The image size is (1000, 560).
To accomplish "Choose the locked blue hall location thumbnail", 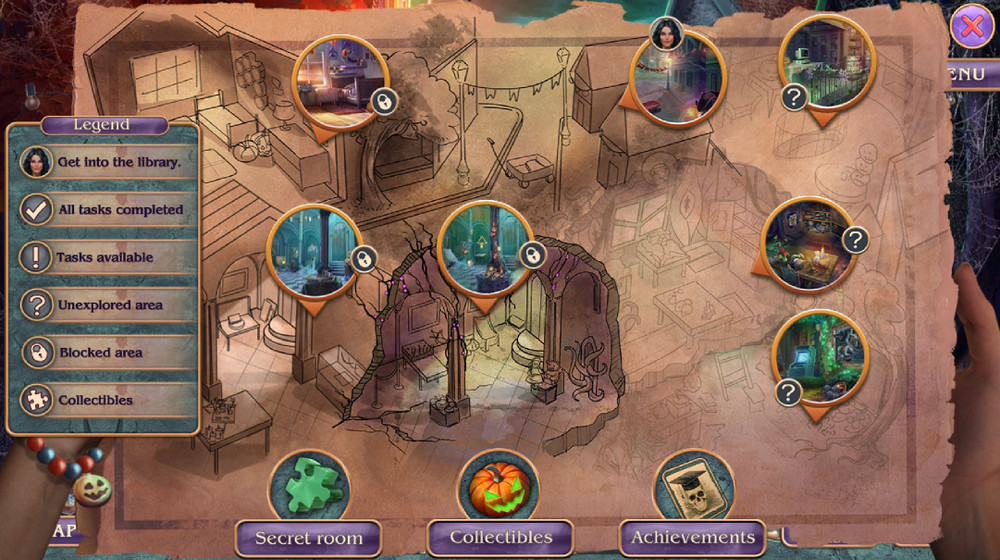I will [314, 252].
